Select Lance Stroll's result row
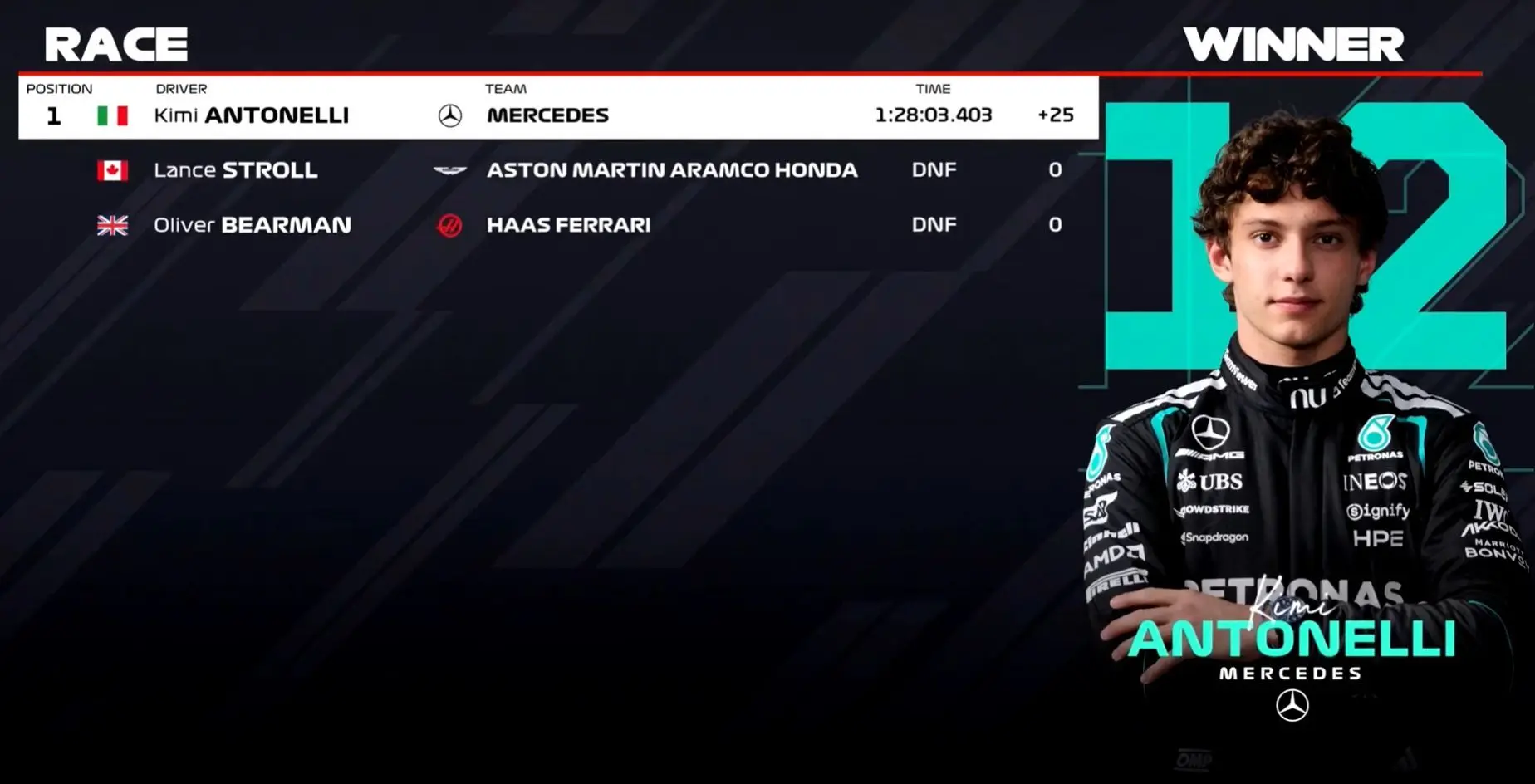The width and height of the screenshot is (1535, 784). click(557, 170)
